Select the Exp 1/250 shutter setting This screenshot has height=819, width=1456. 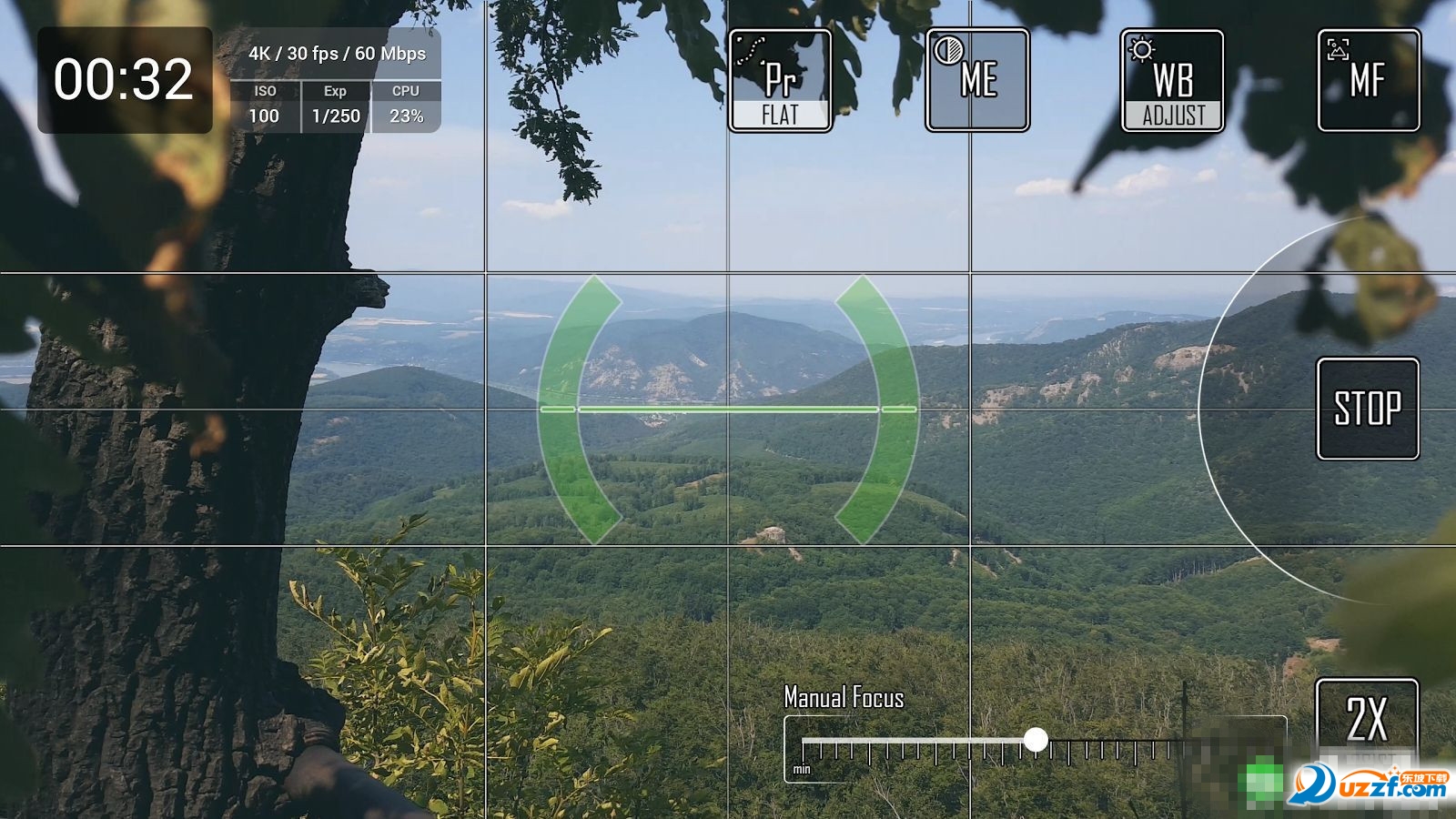[x=336, y=106]
